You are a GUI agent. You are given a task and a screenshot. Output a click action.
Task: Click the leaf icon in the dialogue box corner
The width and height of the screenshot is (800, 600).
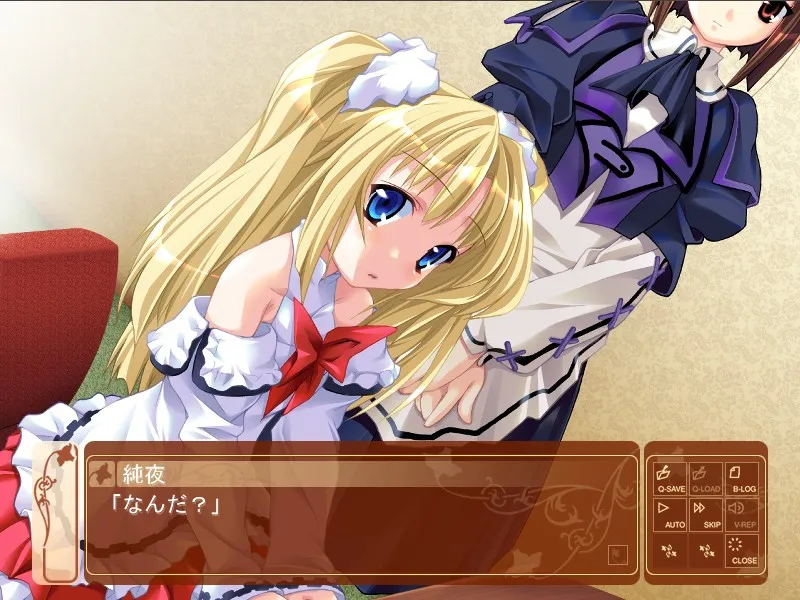617,551
